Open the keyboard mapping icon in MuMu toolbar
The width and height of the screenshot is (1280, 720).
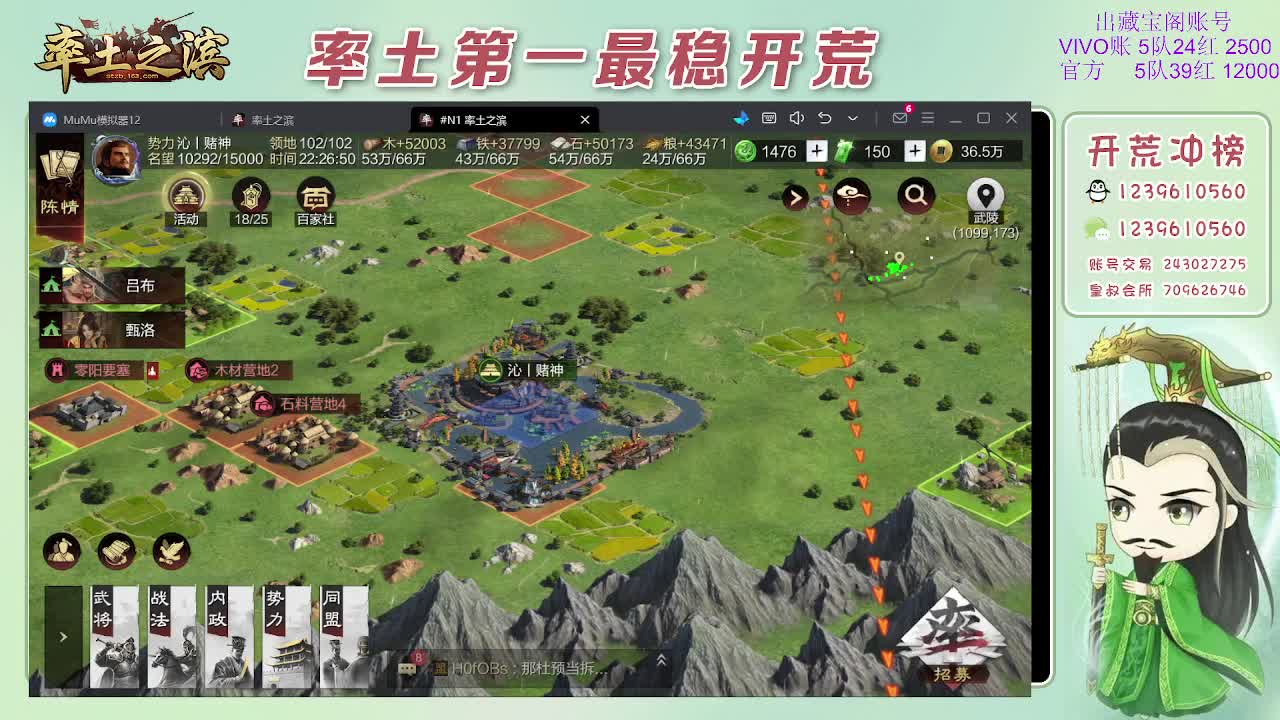(770, 117)
